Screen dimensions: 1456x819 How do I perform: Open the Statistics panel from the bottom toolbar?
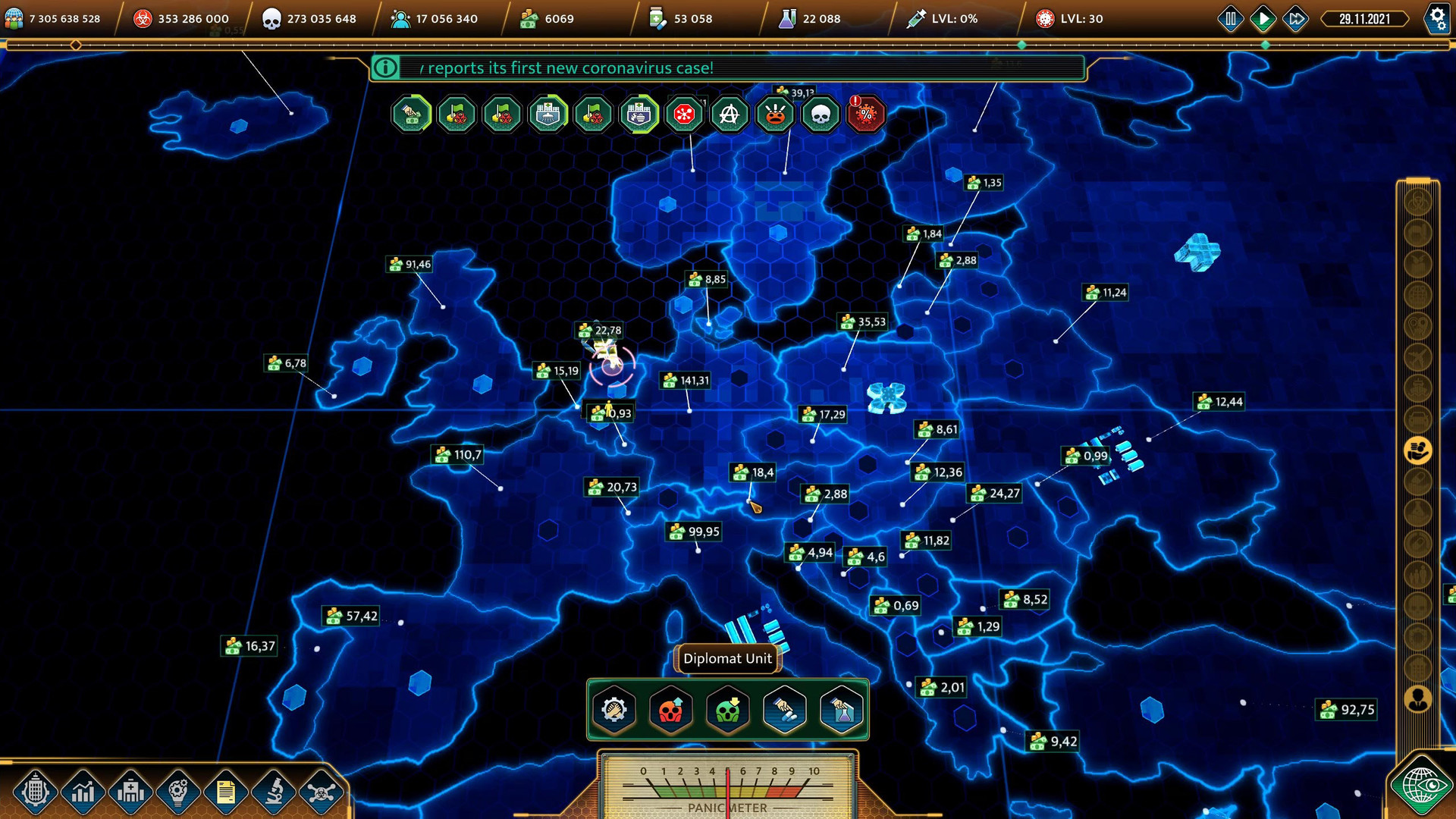point(83,792)
